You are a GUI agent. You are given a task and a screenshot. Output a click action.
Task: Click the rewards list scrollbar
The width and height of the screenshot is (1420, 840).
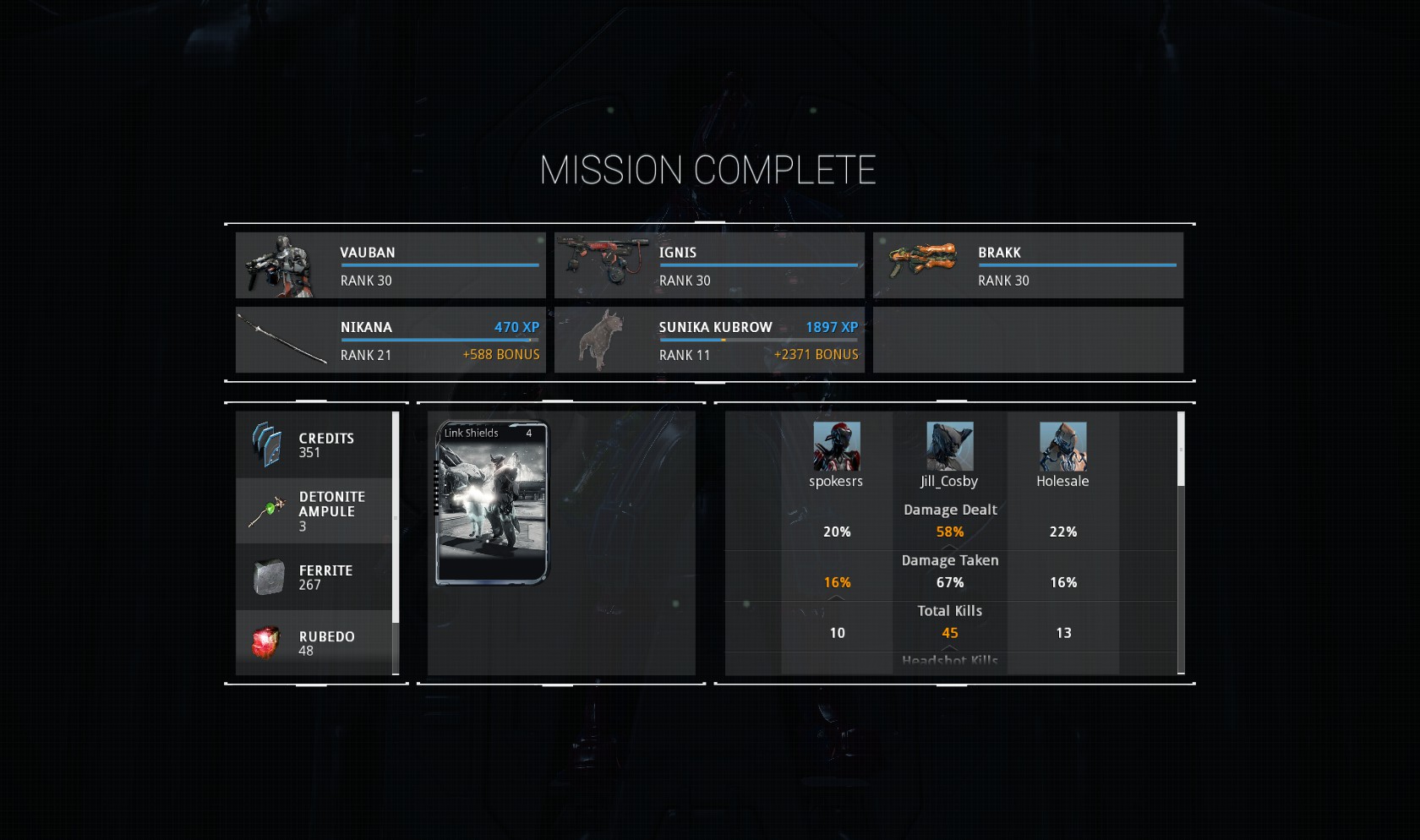pos(396,517)
